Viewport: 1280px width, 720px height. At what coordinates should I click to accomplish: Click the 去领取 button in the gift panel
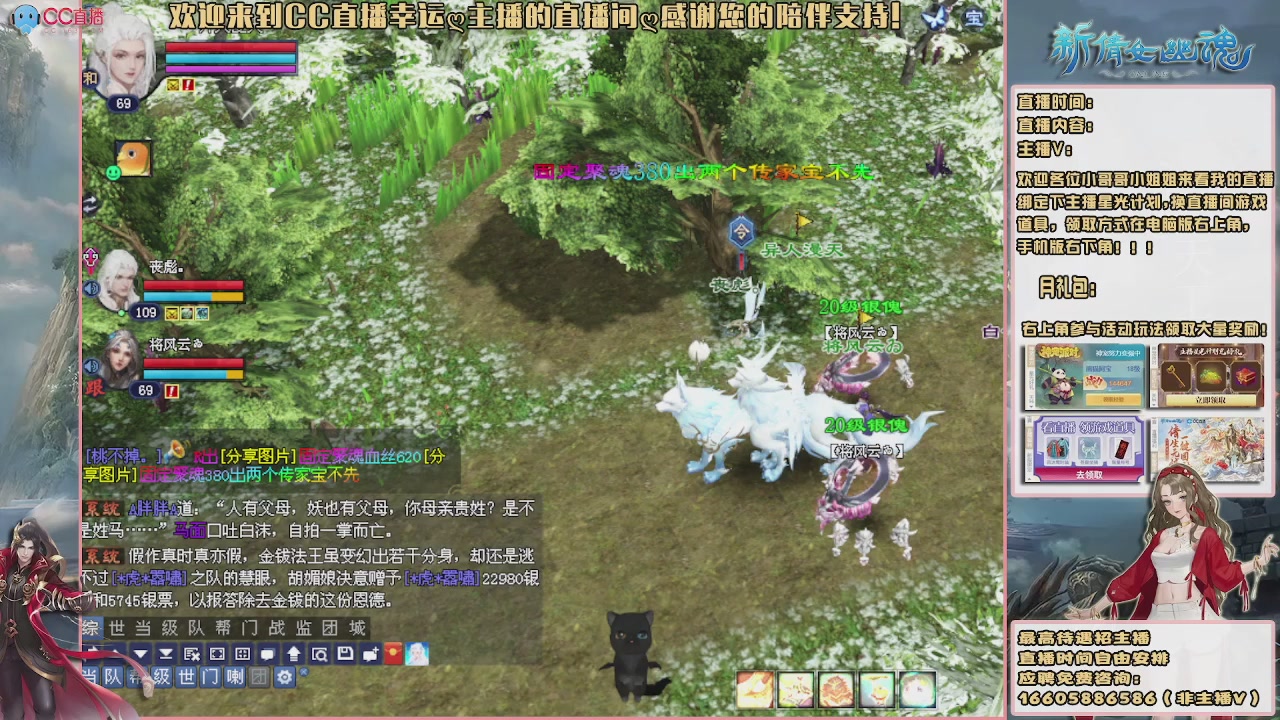[1090, 474]
